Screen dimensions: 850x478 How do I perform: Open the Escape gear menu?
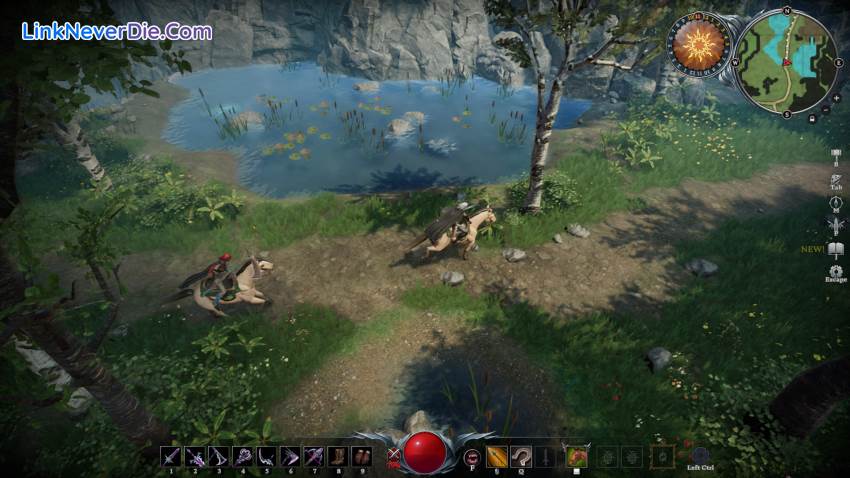(836, 270)
